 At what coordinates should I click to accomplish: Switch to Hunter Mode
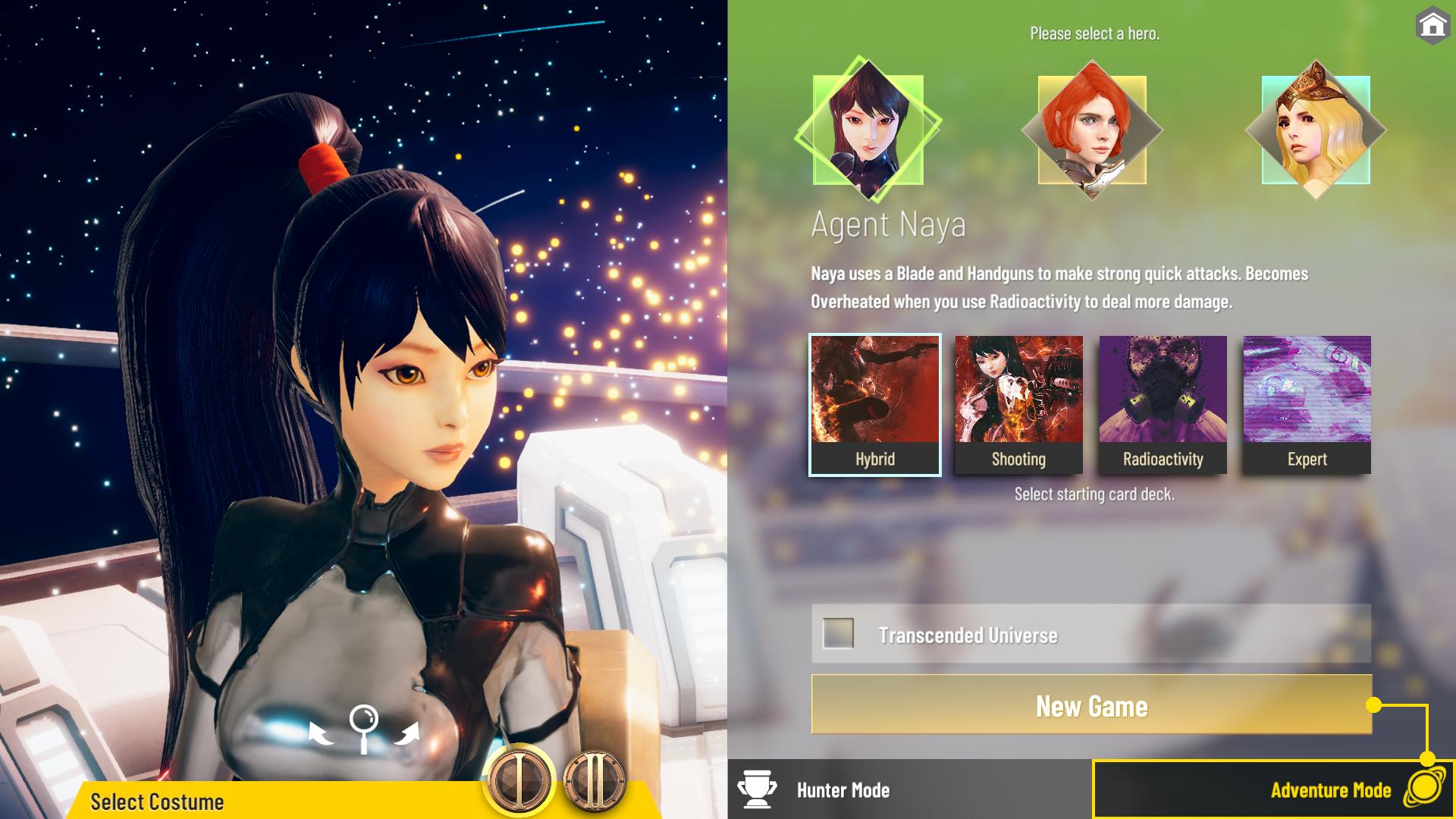coord(842,790)
